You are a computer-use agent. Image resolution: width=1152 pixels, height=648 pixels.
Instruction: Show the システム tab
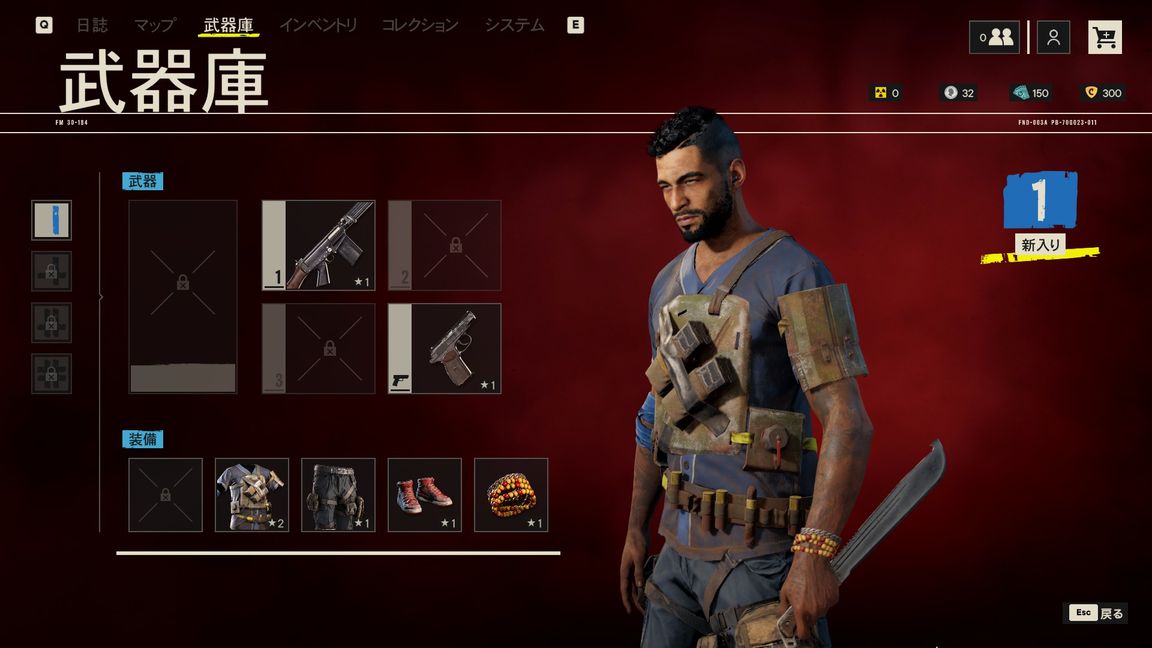(514, 25)
